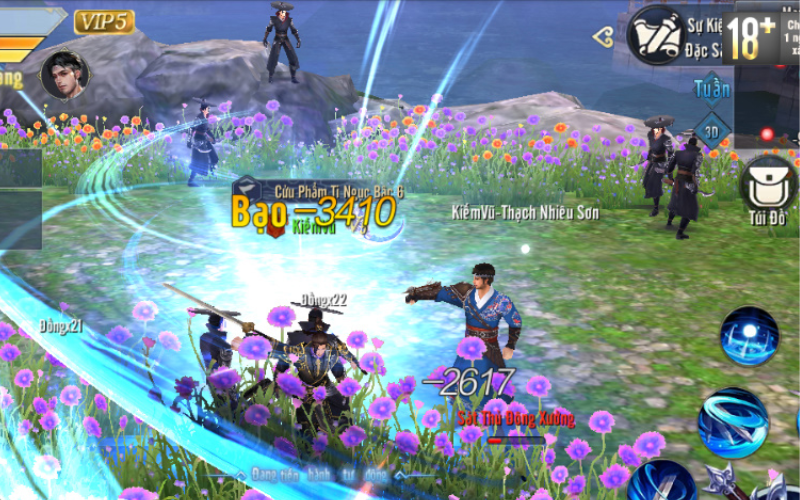Select the round character portrait
Image resolution: width=800 pixels, height=500 pixels.
(64, 74)
